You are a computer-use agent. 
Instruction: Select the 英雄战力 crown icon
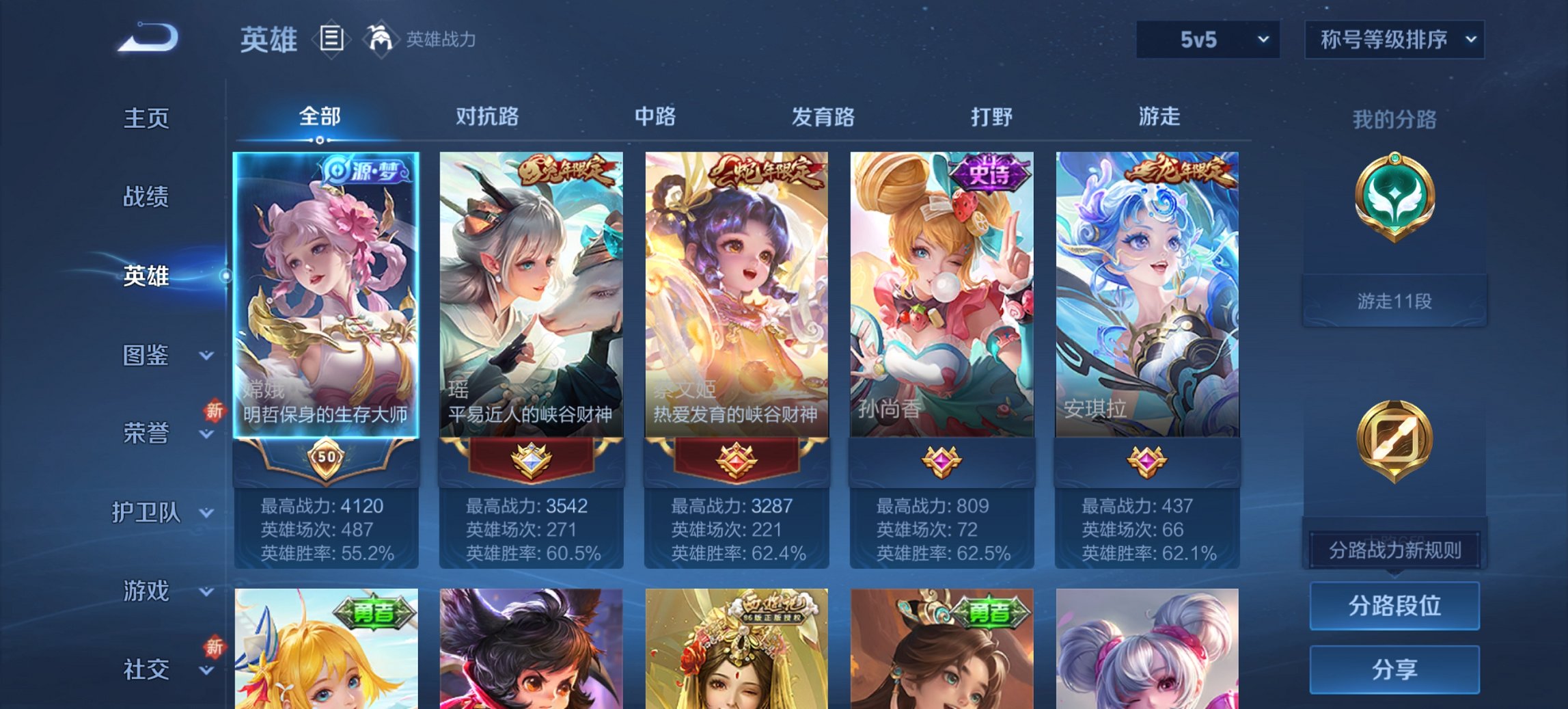pyautogui.click(x=381, y=40)
